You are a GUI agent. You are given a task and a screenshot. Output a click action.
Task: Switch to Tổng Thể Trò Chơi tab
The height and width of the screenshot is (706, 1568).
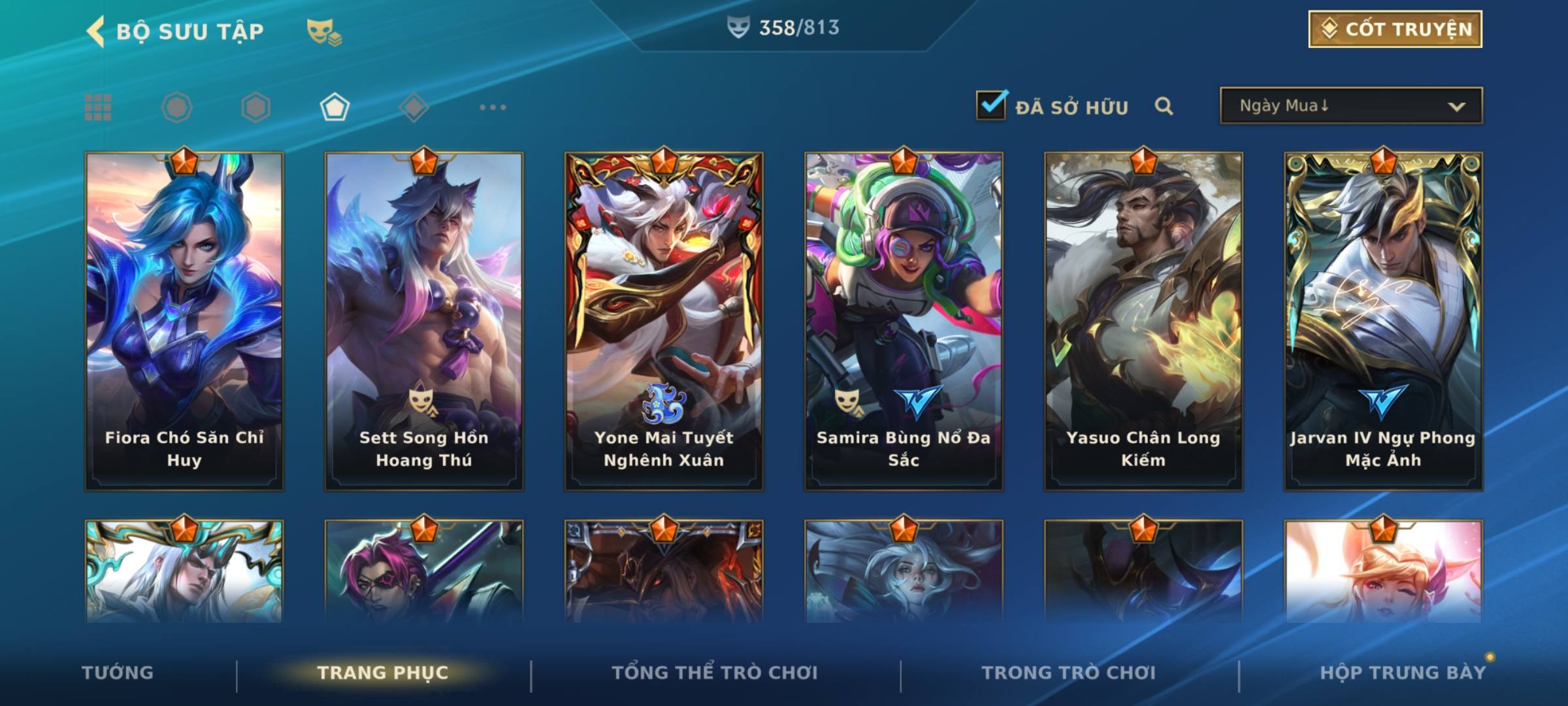pos(715,673)
